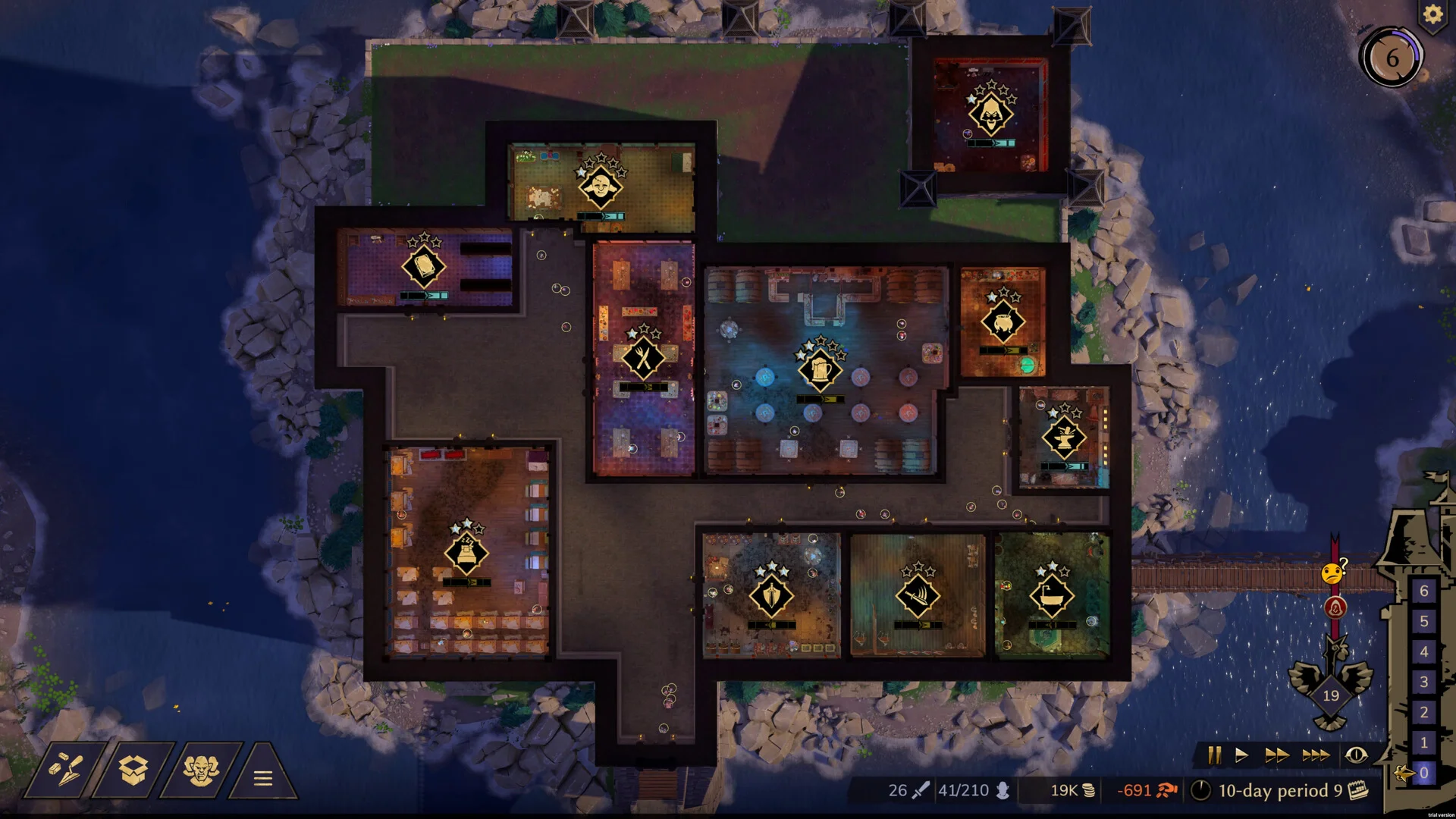
Task: Select the beer mug tavern room marker
Action: (x=819, y=370)
